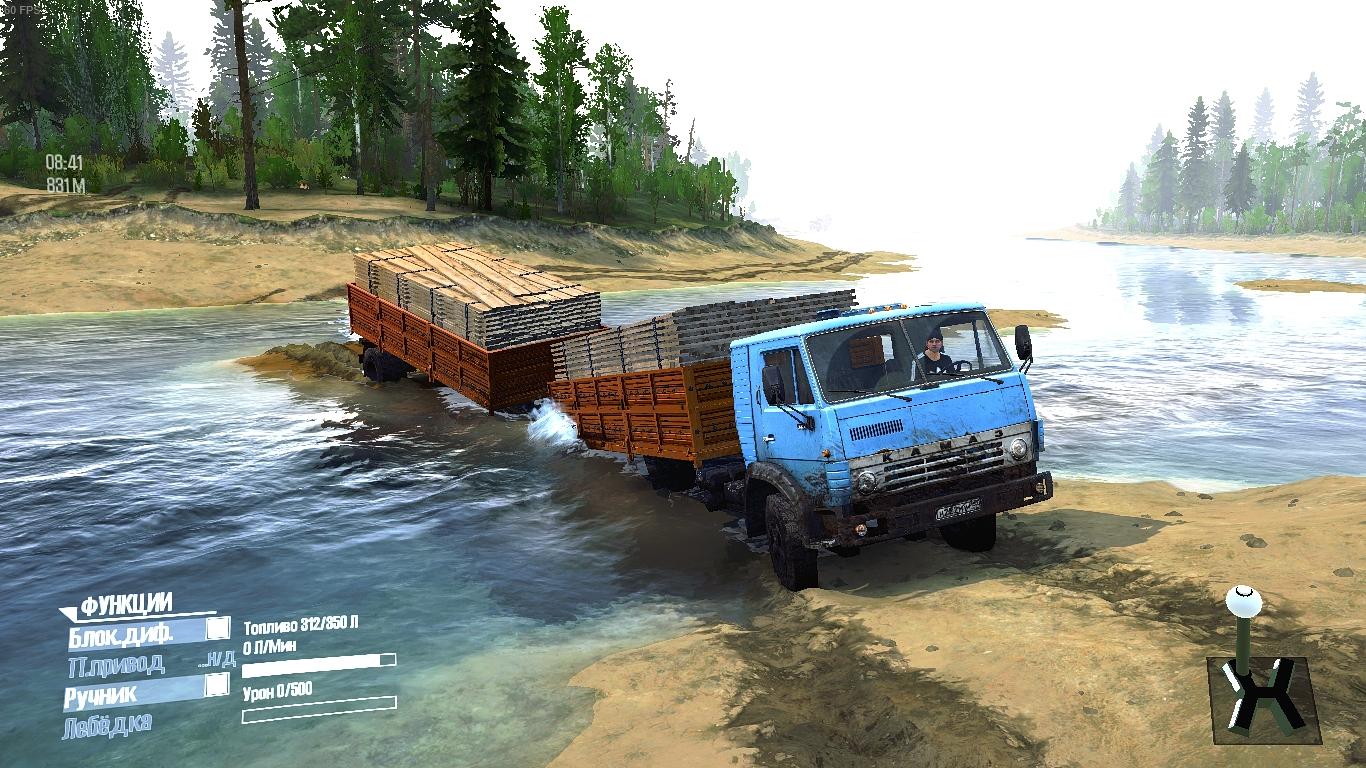Select the П.привод all-wheel drive option
This screenshot has height=768, width=1366.
coord(116,662)
